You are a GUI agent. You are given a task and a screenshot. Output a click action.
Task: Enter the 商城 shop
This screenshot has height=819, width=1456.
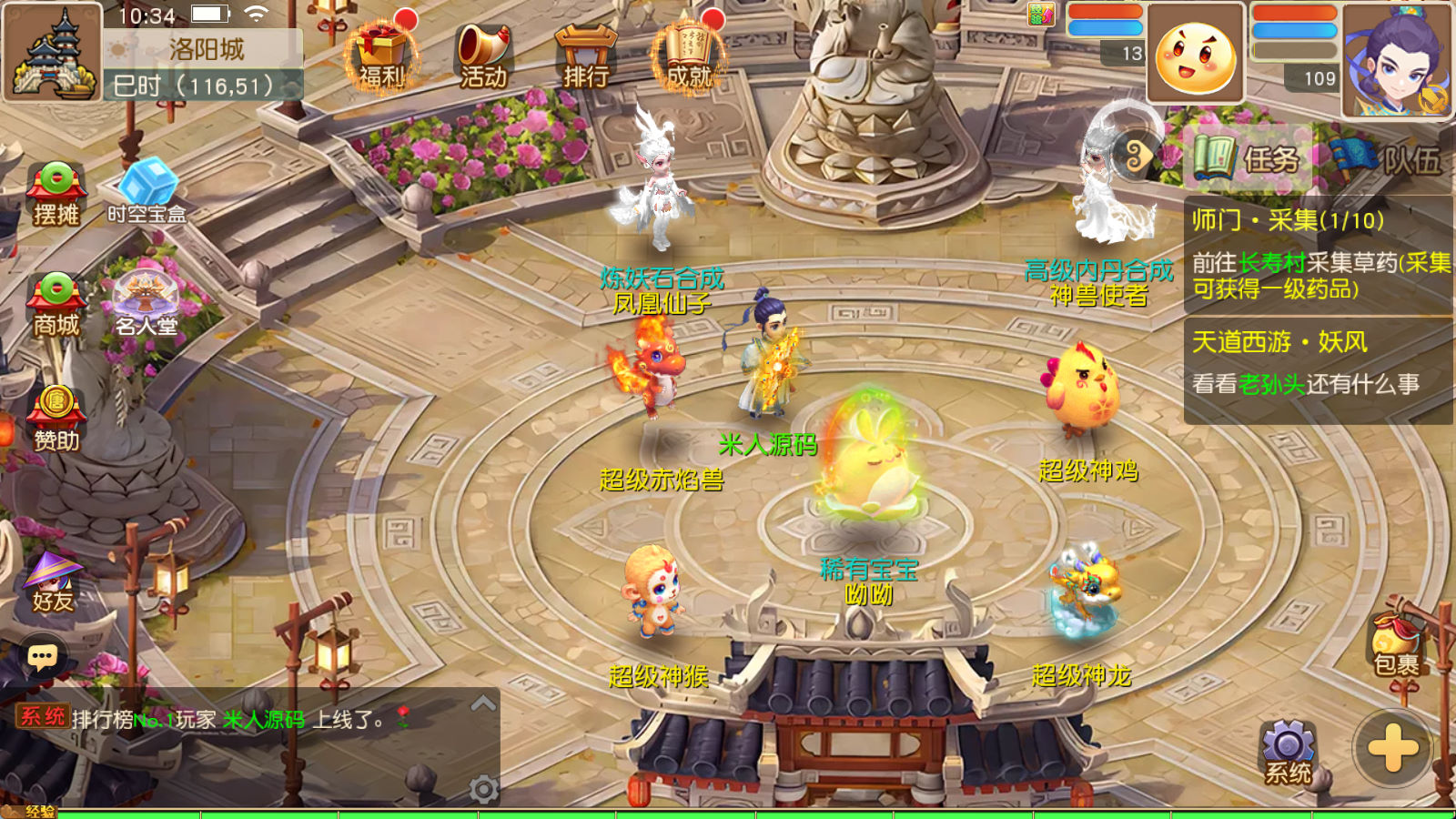tap(56, 305)
